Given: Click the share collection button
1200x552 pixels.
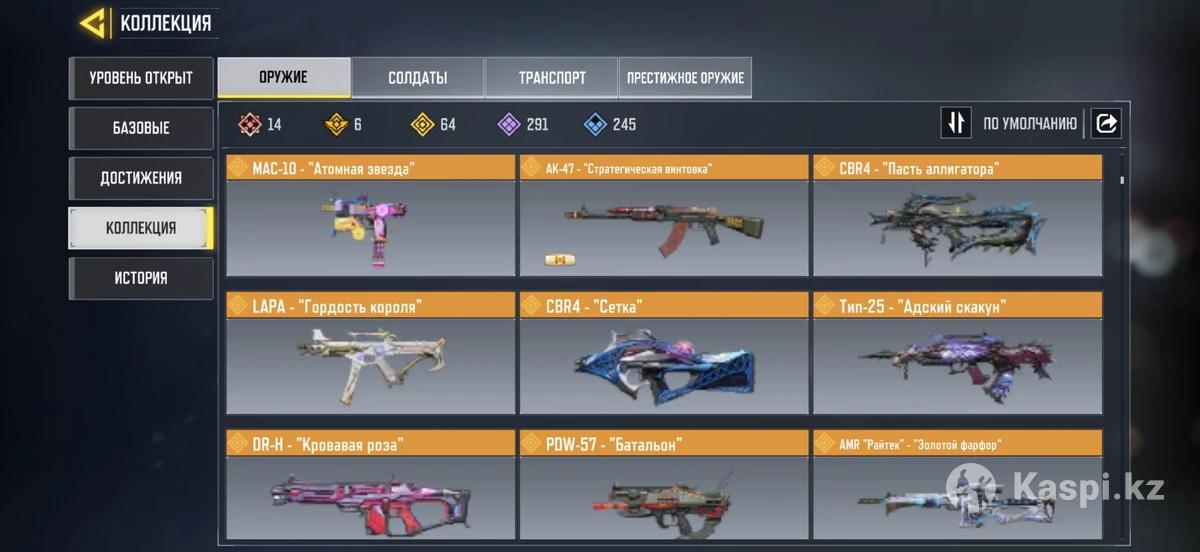Looking at the screenshot, I should tap(1106, 123).
